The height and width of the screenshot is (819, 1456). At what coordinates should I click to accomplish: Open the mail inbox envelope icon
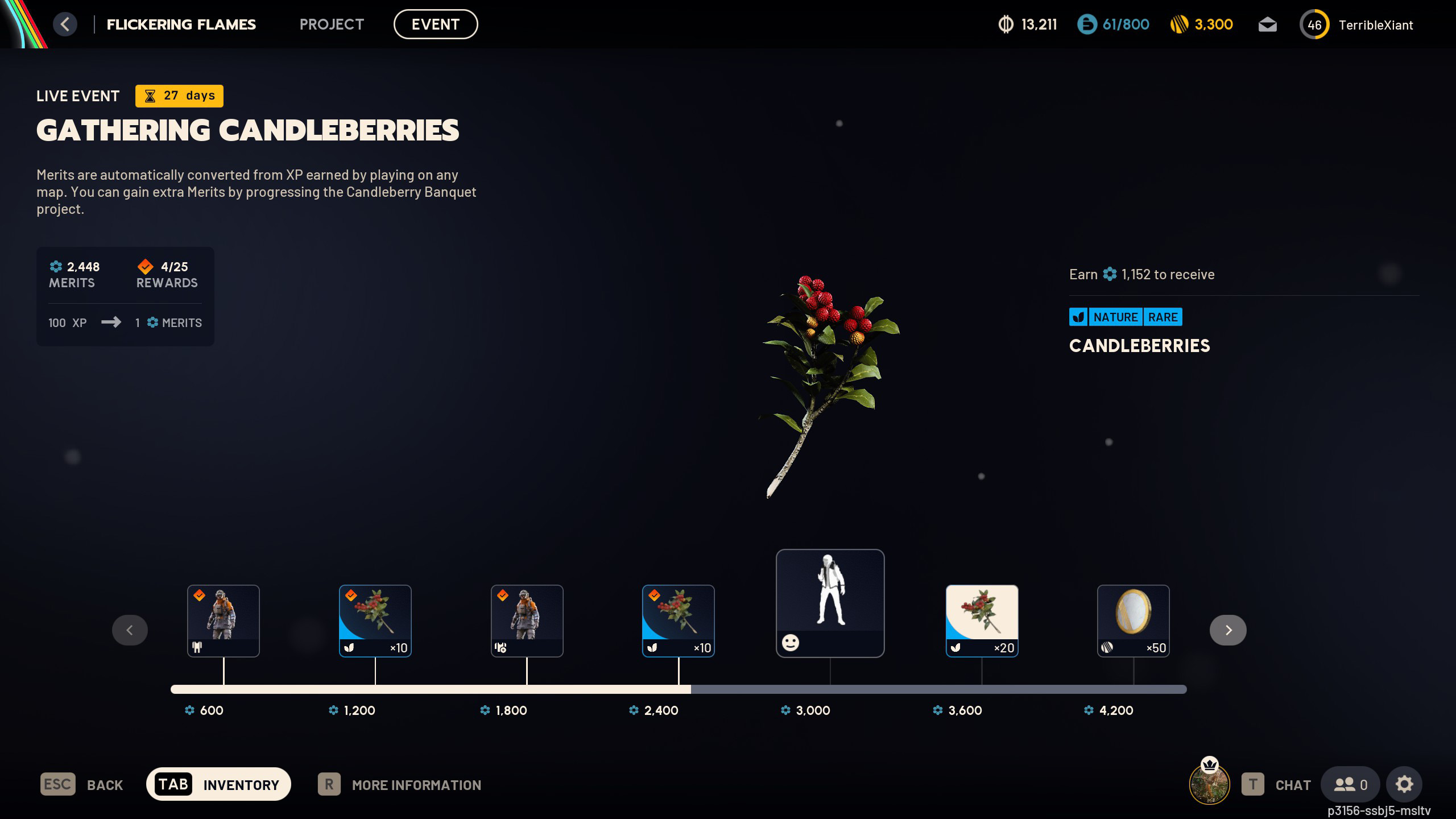tap(1267, 25)
